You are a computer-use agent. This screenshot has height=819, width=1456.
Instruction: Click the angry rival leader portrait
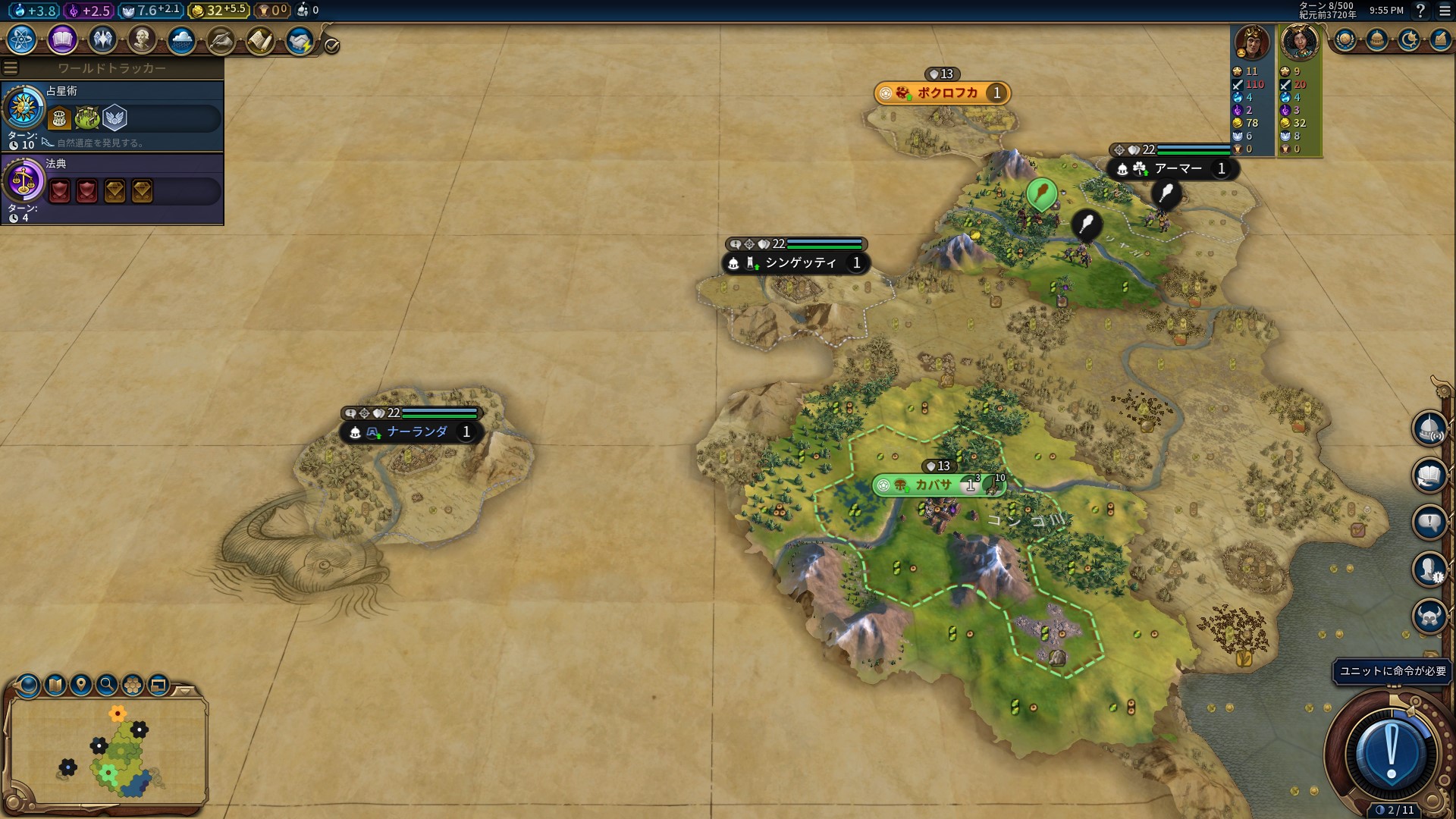1252,42
